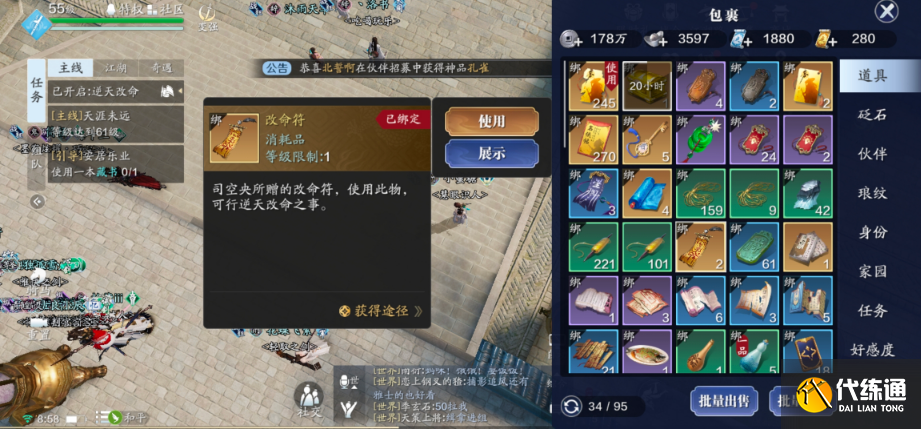
Task: Open the 社交 social menu
Action: pyautogui.click(x=308, y=399)
